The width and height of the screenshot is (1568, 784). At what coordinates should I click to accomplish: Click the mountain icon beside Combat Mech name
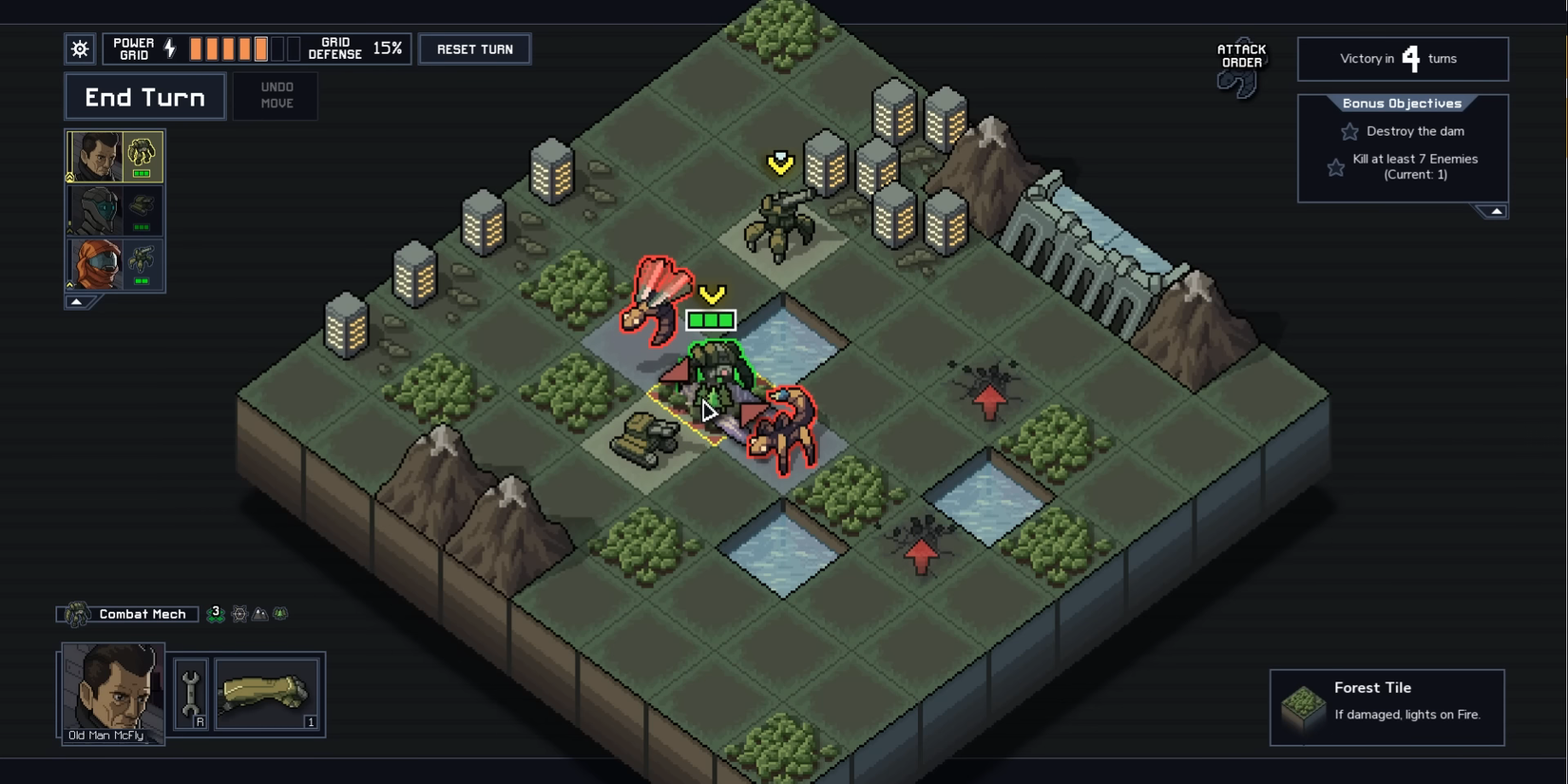coord(258,613)
